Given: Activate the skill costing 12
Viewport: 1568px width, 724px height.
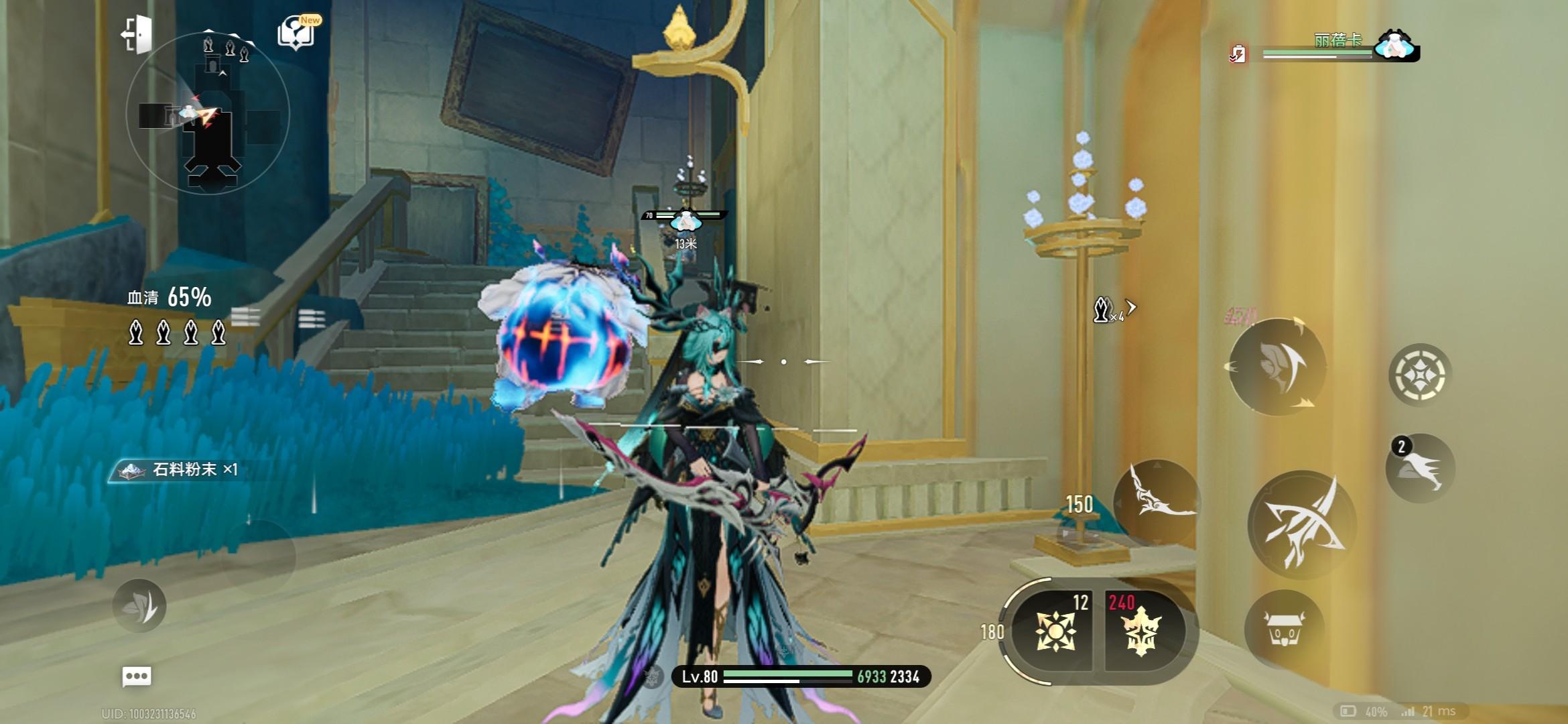Looking at the screenshot, I should [x=1056, y=630].
